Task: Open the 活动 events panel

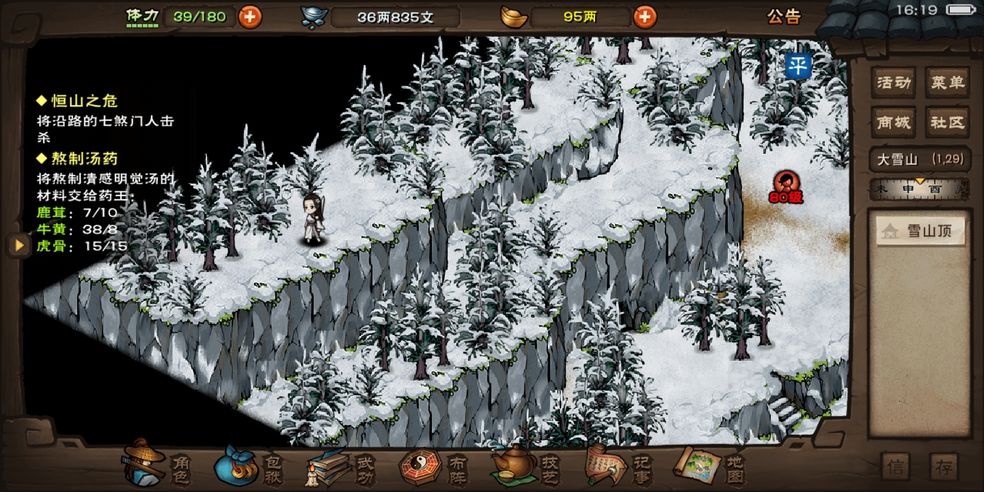Action: pos(893,83)
